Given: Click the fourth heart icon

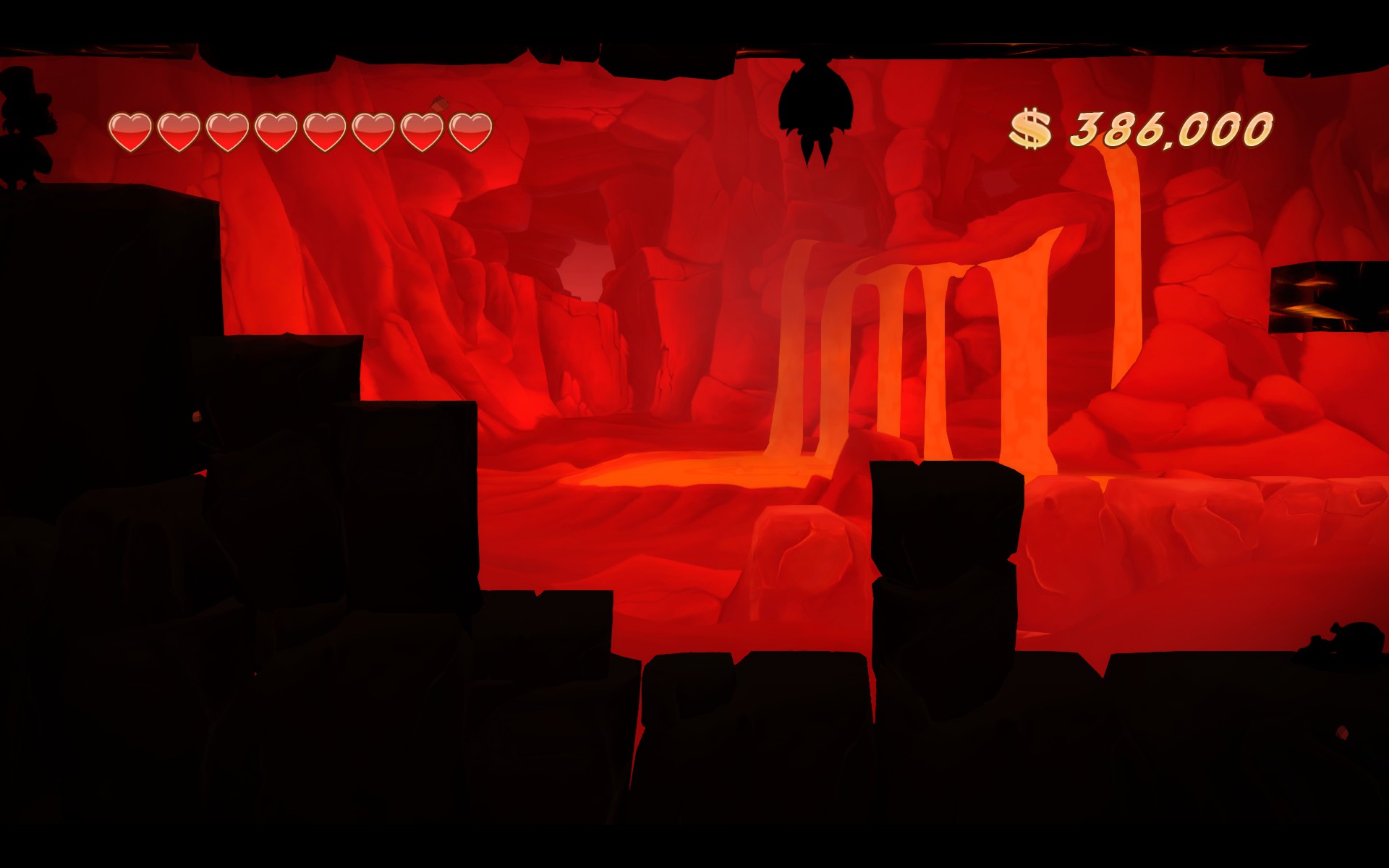Looking at the screenshot, I should (277, 132).
